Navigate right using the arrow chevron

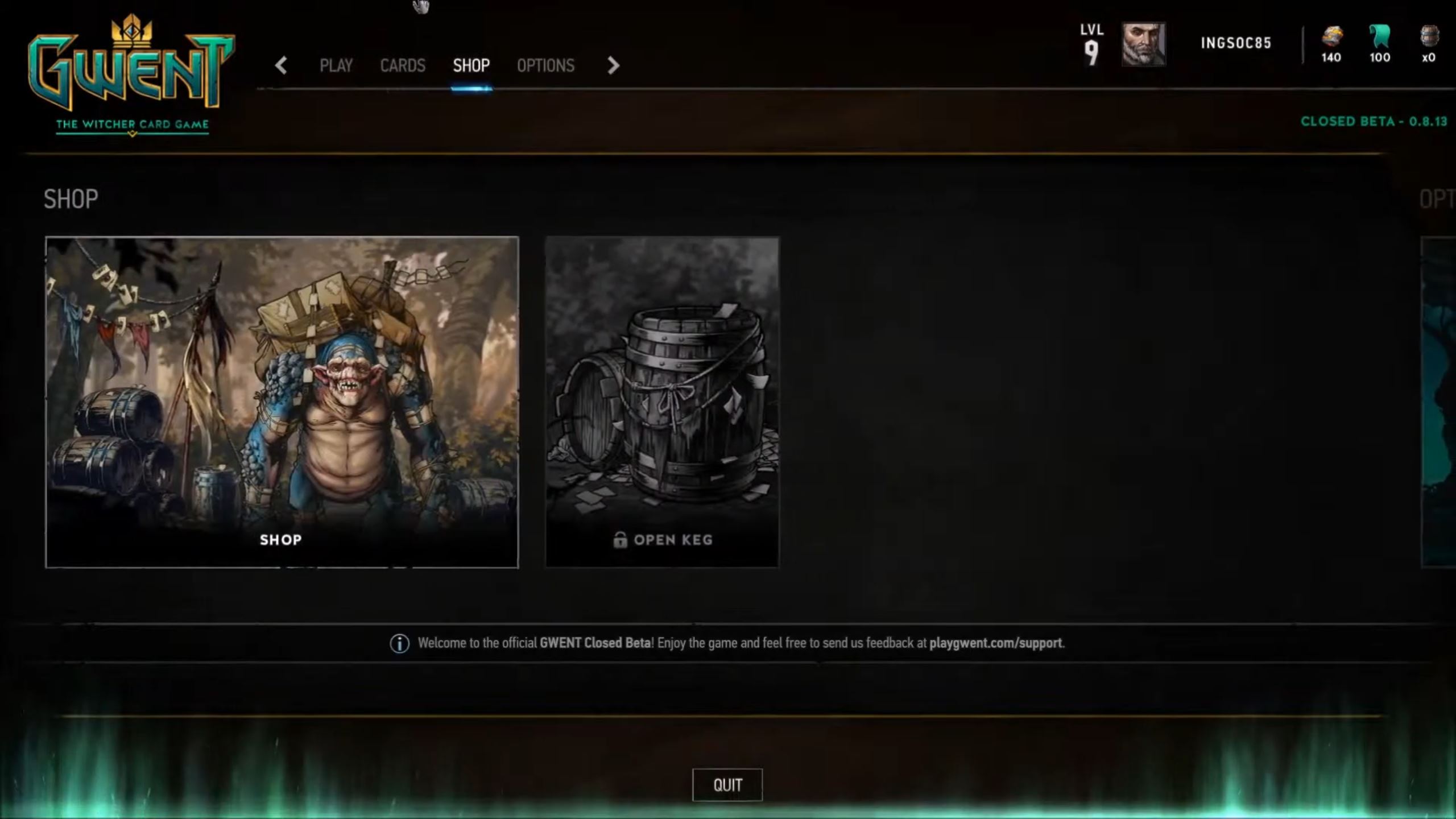coord(613,66)
